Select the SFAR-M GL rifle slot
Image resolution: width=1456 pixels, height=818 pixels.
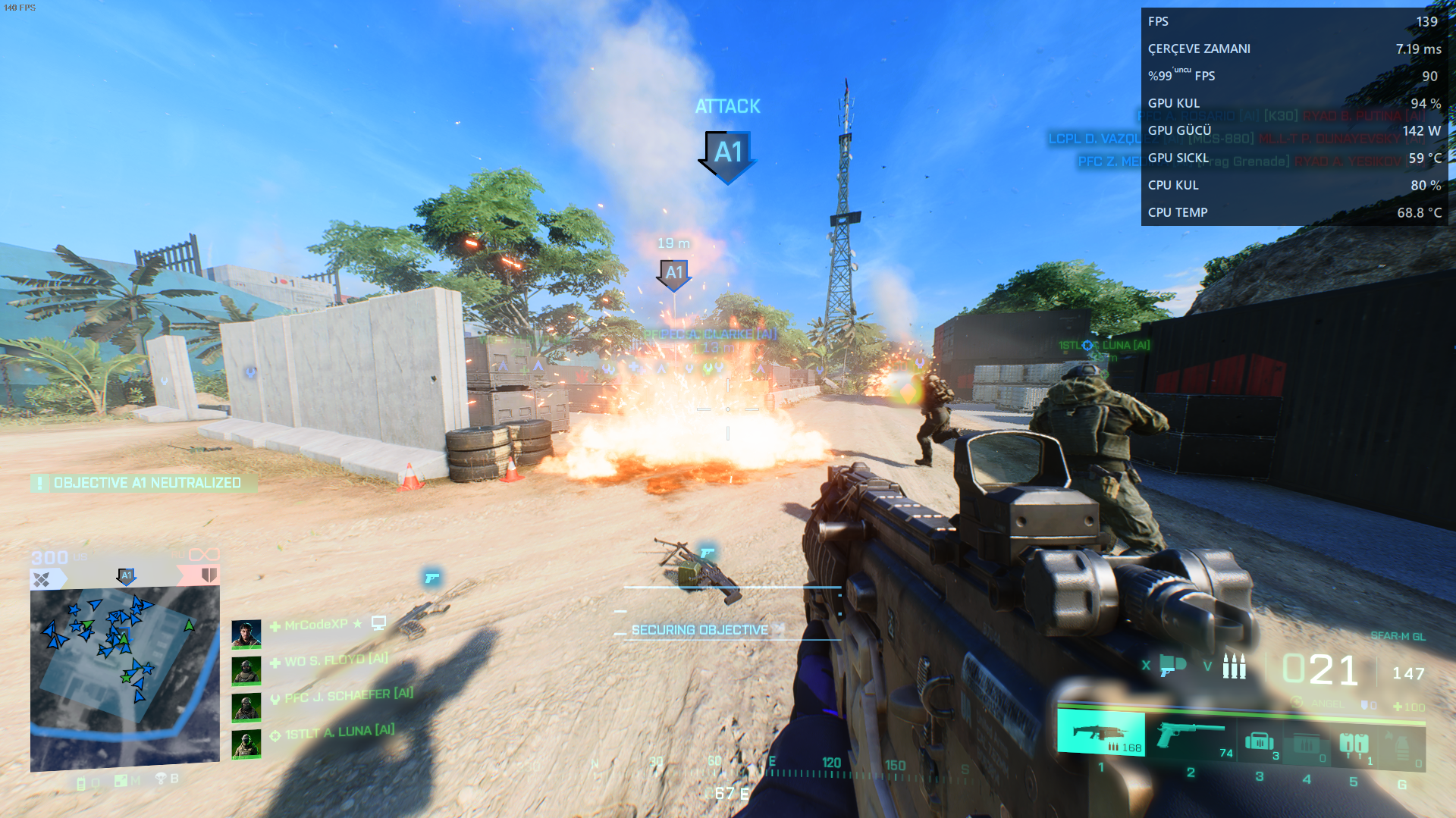(1100, 734)
